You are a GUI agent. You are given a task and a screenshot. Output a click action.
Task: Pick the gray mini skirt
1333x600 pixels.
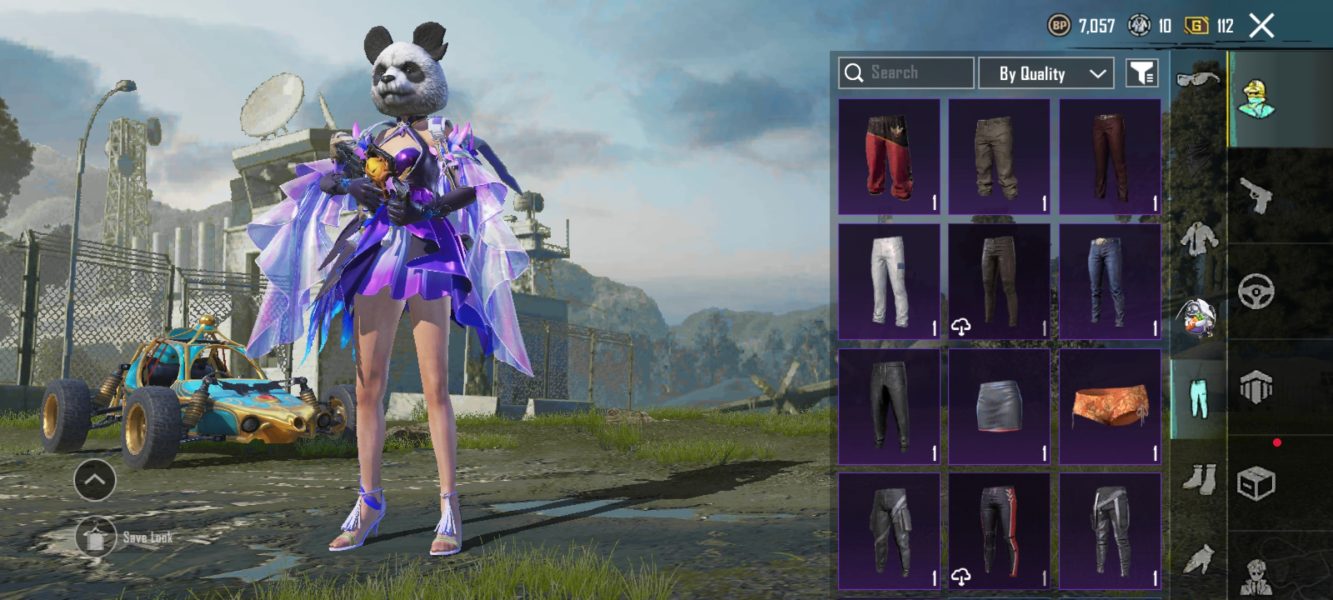click(x=999, y=406)
